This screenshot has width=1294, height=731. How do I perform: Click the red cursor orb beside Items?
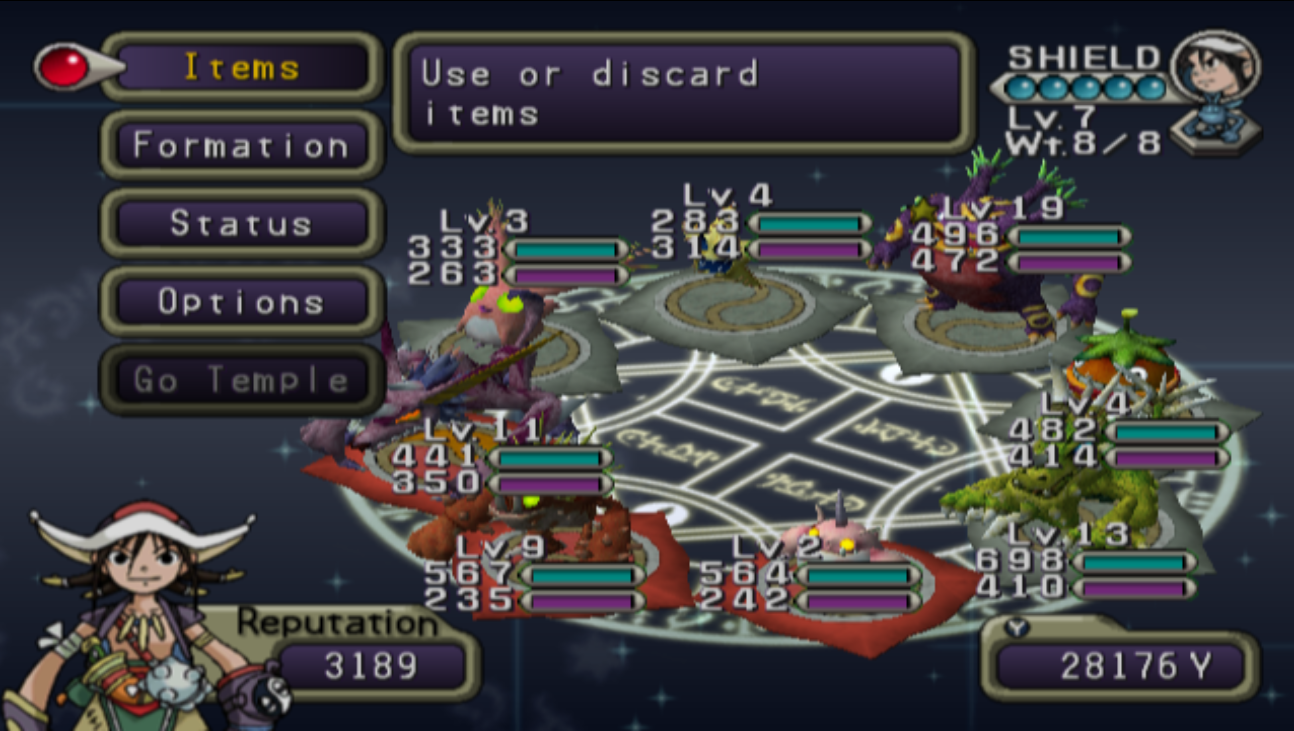coord(62,65)
